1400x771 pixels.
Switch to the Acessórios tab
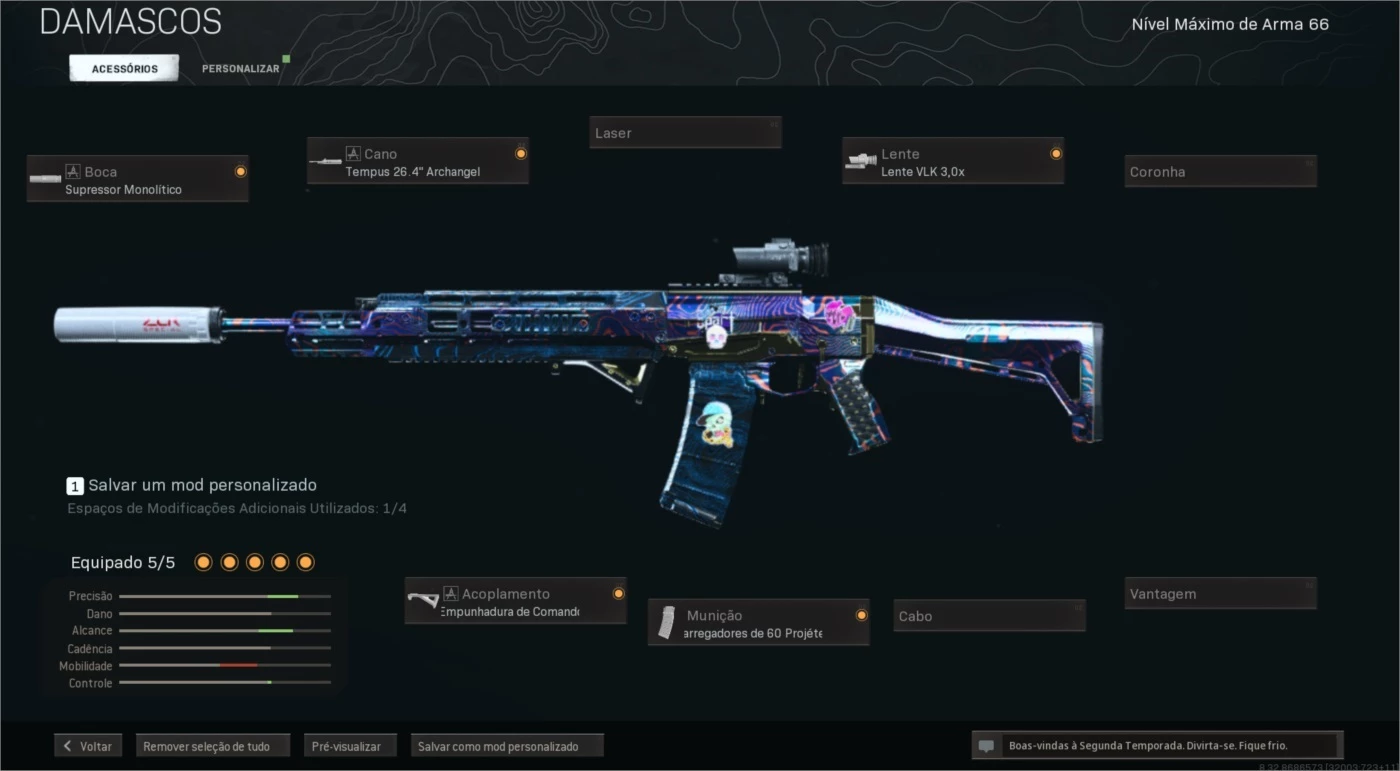(124, 68)
